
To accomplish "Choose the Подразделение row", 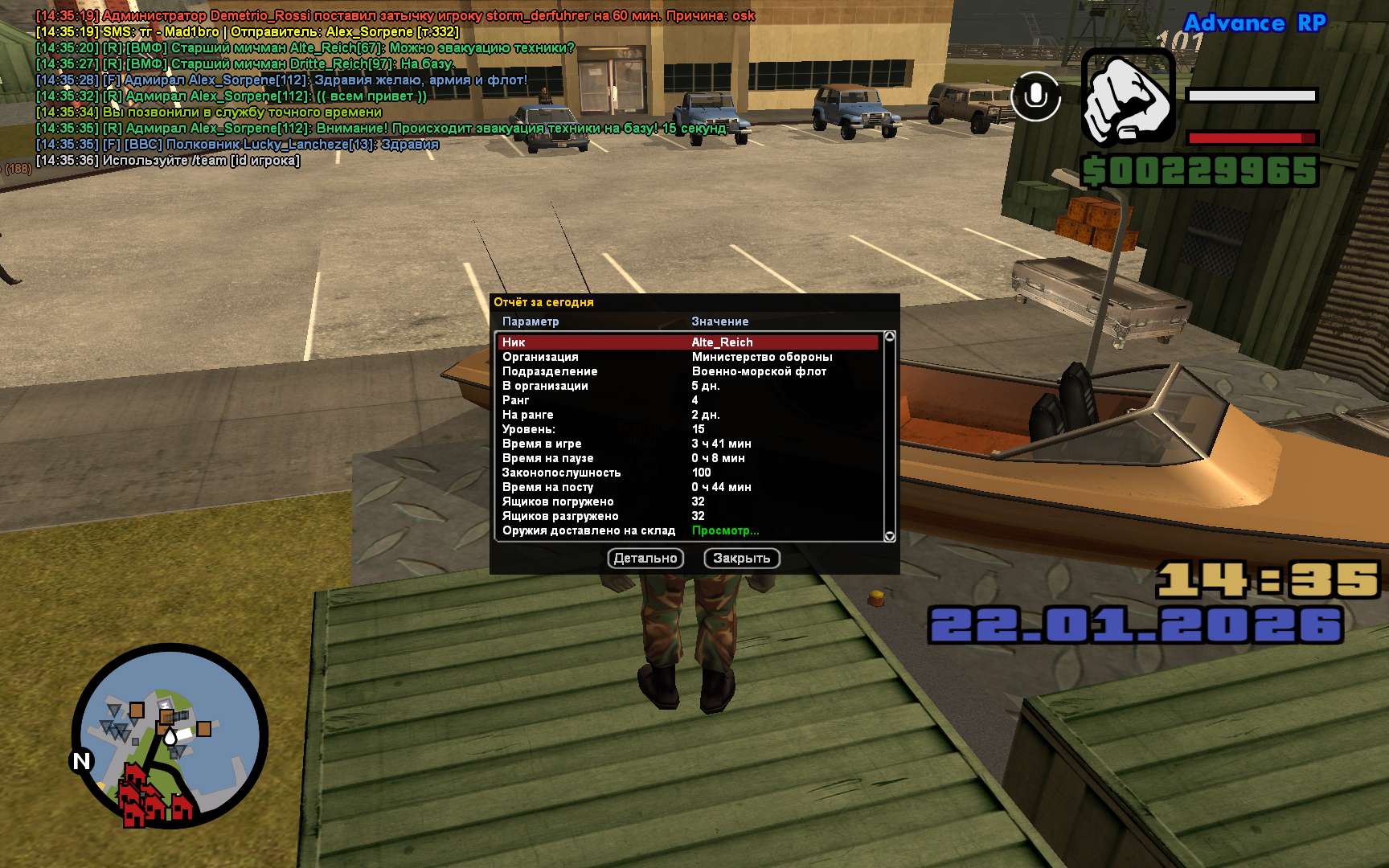I will tap(688, 371).
